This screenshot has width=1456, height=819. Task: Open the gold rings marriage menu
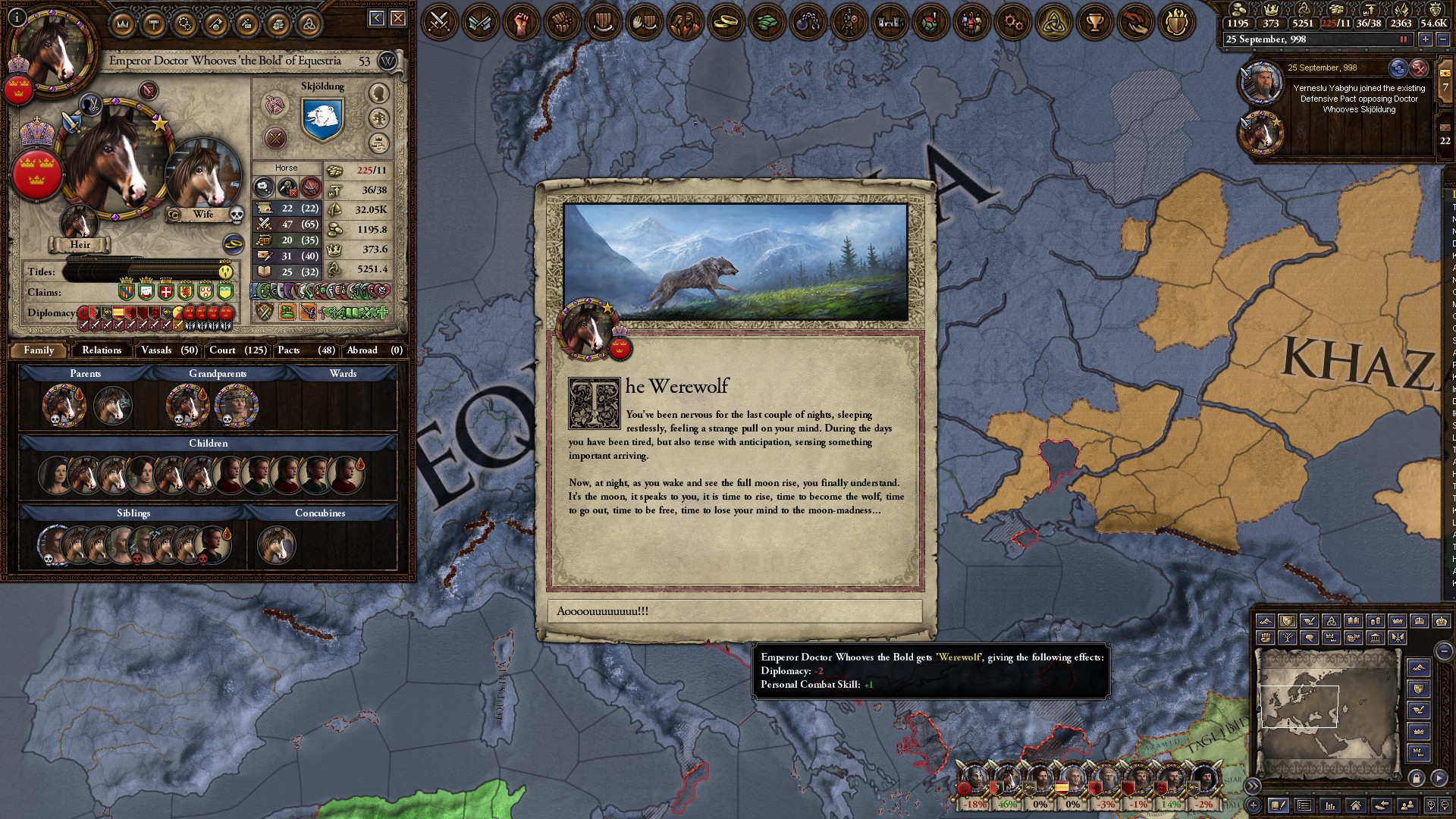tap(726, 22)
